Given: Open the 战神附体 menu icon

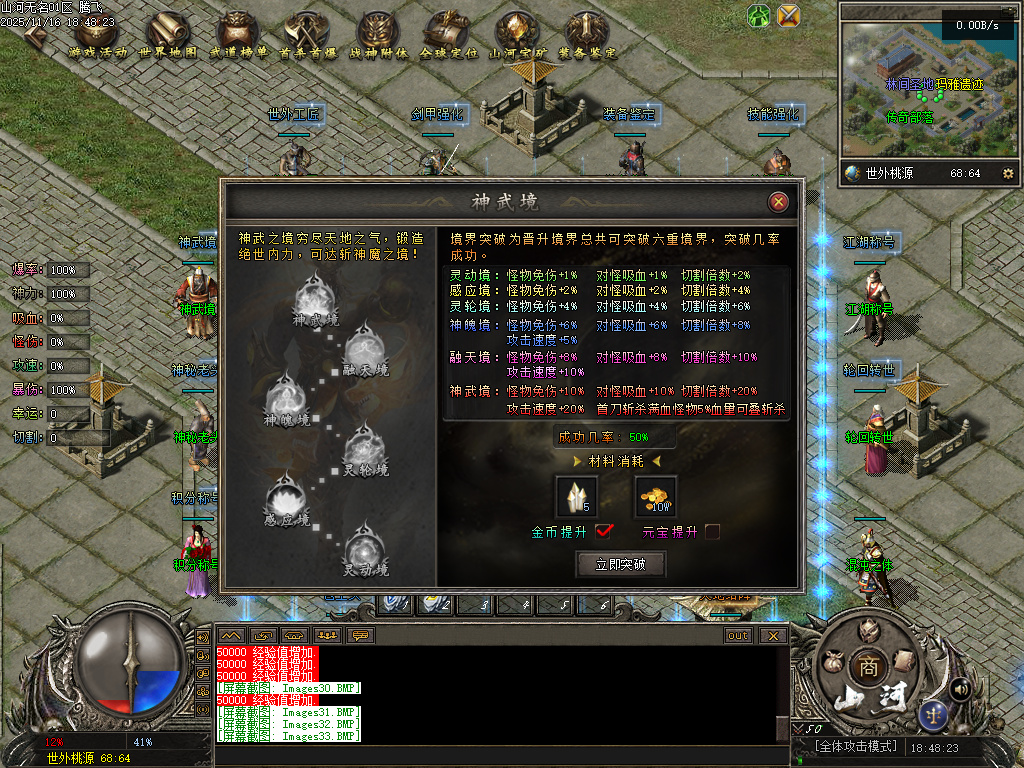Looking at the screenshot, I should 378,34.
